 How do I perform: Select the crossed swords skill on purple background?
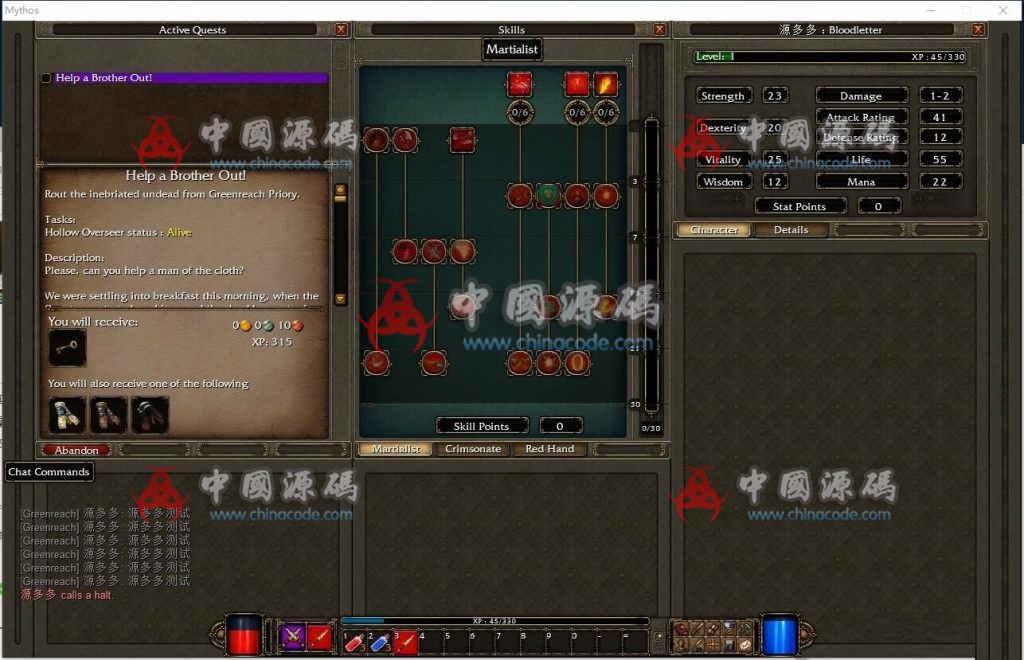(292, 635)
